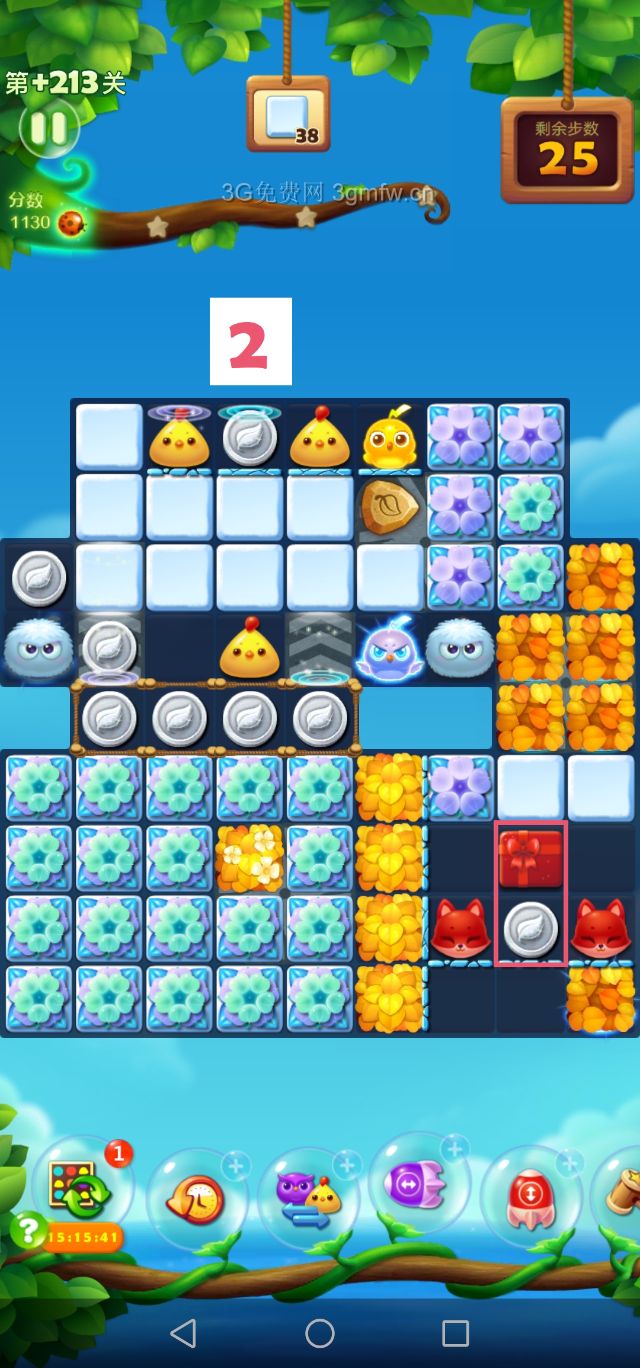Select the orange flower bush with white blossoms
This screenshot has width=640, height=1368.
(250, 858)
